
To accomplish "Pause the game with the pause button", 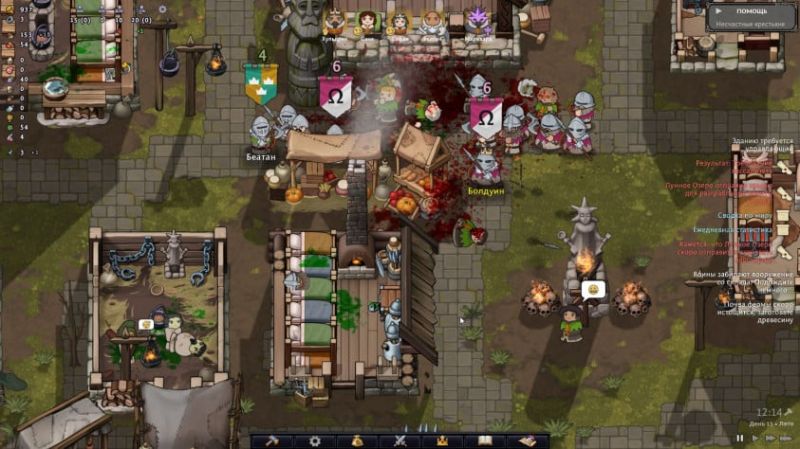I will coord(740,438).
